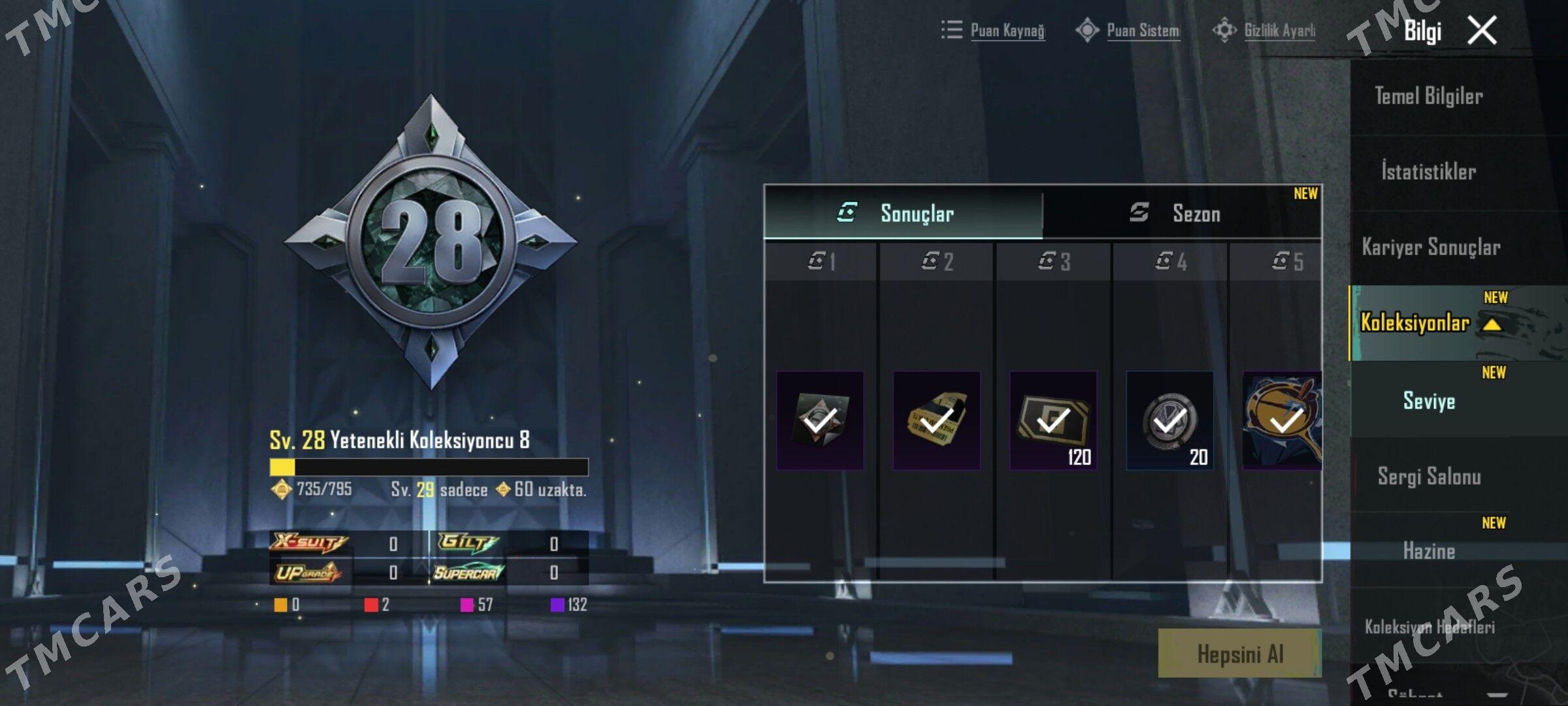Go to Kariyer Sonuçları
The height and width of the screenshot is (706, 1568).
[1431, 247]
